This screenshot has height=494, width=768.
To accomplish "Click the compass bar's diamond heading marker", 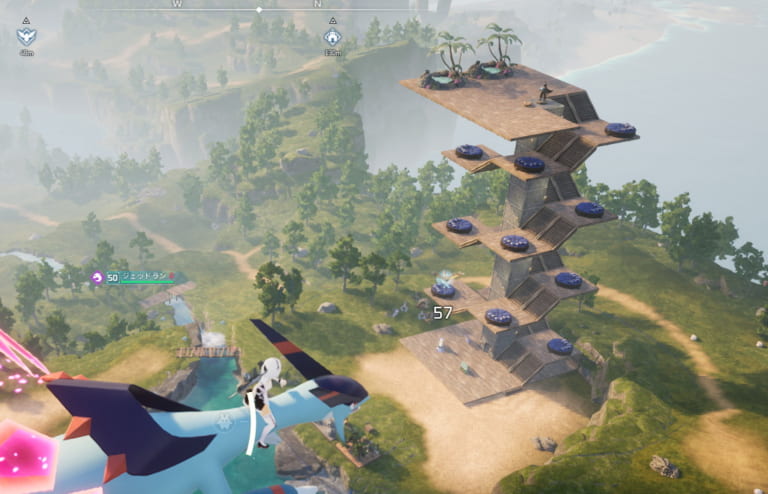I will [259, 9].
